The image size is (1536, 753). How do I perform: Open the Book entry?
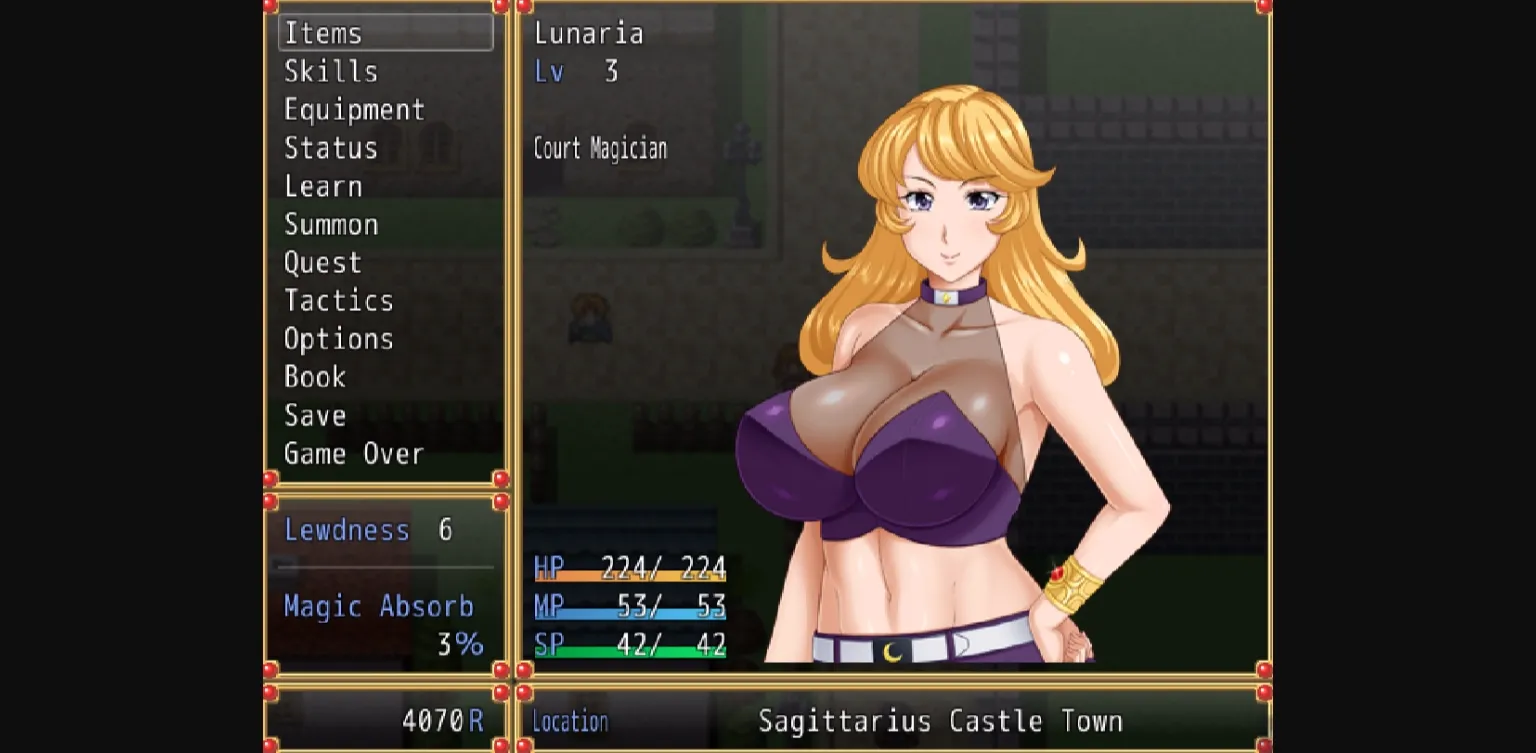point(314,377)
